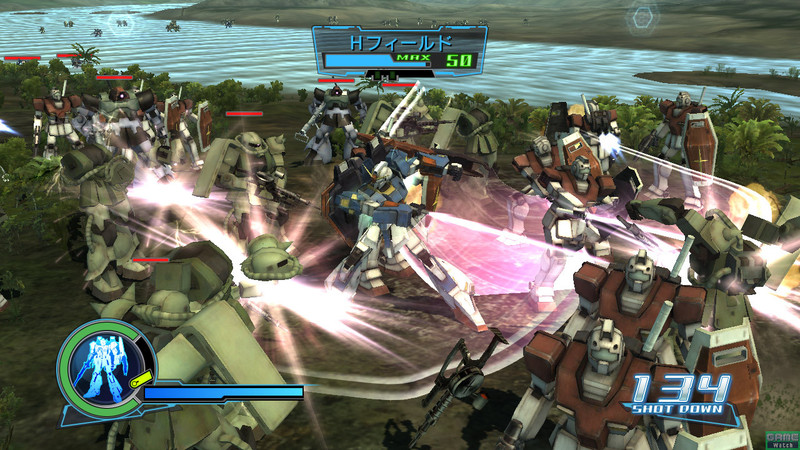The height and width of the screenshot is (450, 800).
Task: Click the GAME Watch watermark logo
Action: 780,439
